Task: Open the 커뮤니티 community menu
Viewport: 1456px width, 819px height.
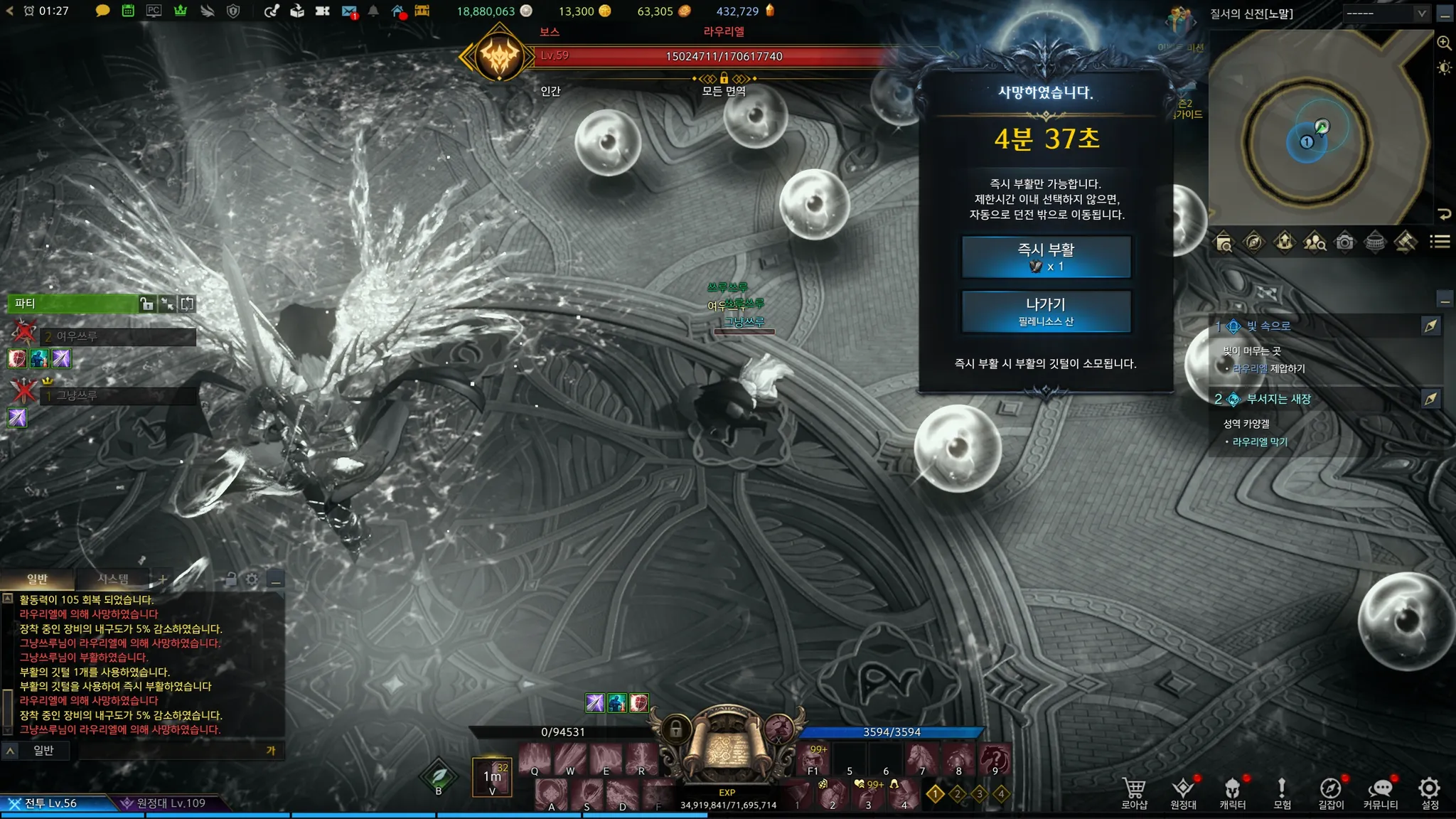Action: pyautogui.click(x=1380, y=793)
